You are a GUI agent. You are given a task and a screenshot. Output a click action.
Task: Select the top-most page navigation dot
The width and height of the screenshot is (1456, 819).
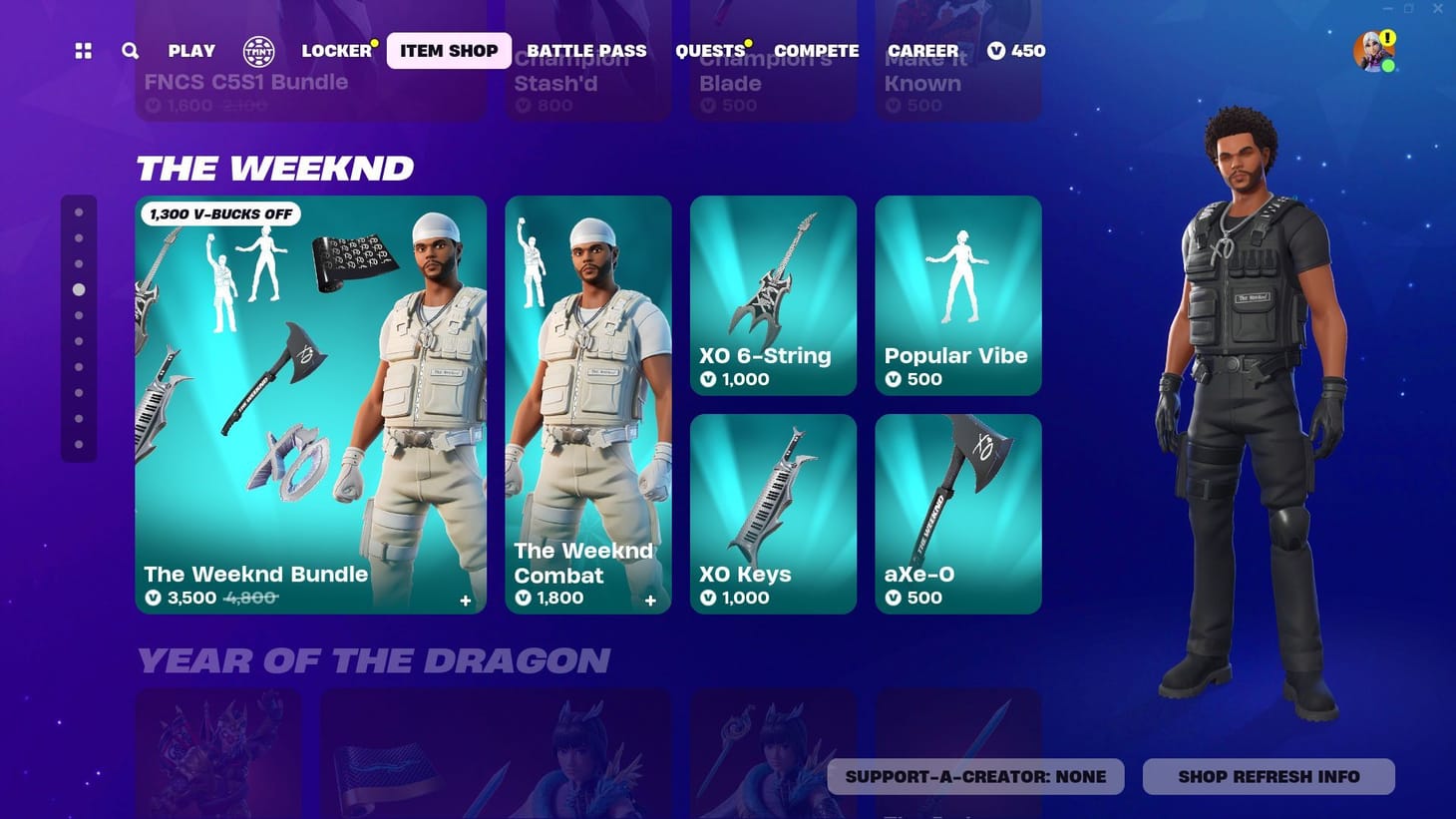80,211
